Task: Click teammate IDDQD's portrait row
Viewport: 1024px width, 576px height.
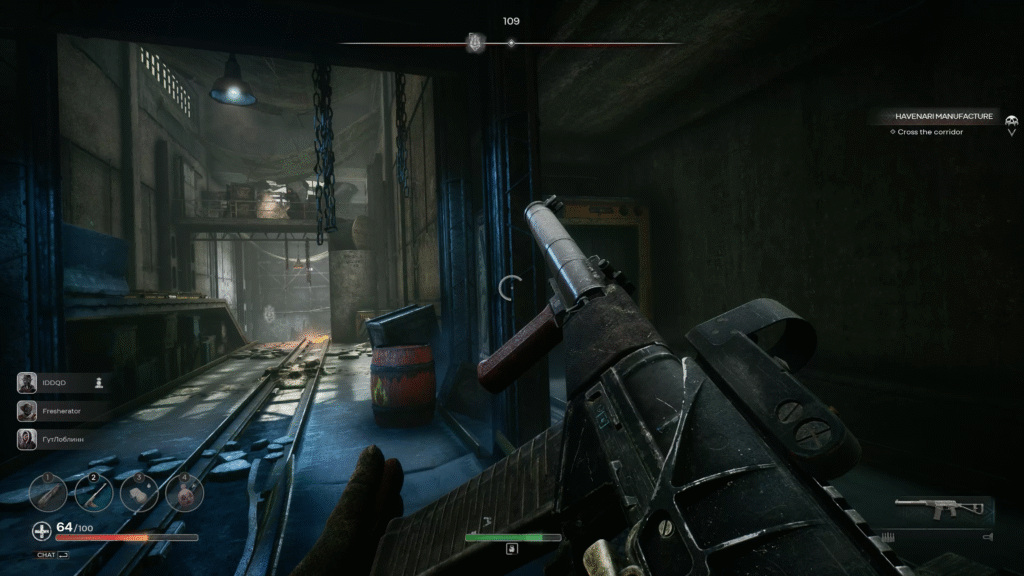Action: click(28, 382)
